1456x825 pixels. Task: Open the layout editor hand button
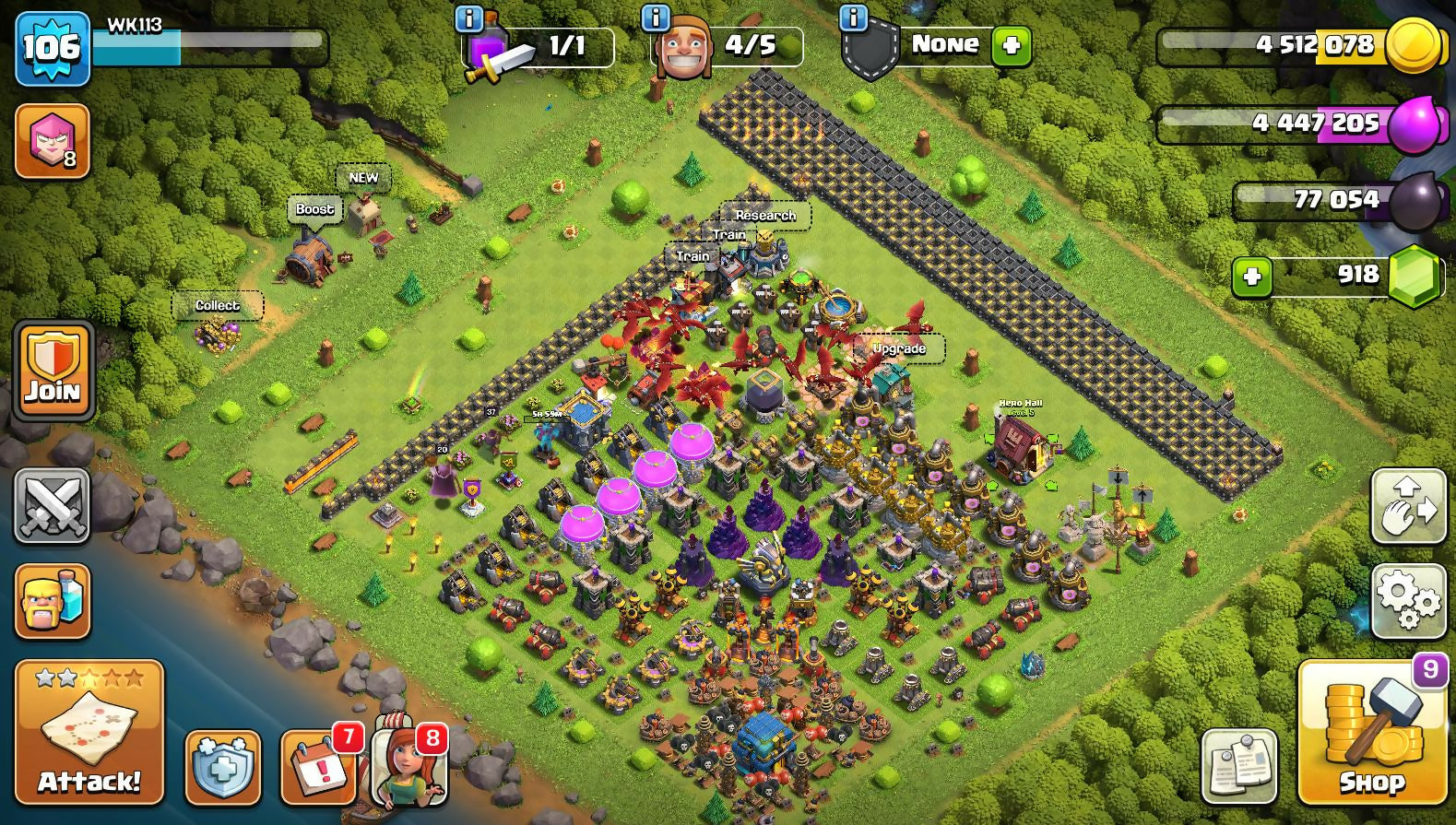tap(1407, 505)
